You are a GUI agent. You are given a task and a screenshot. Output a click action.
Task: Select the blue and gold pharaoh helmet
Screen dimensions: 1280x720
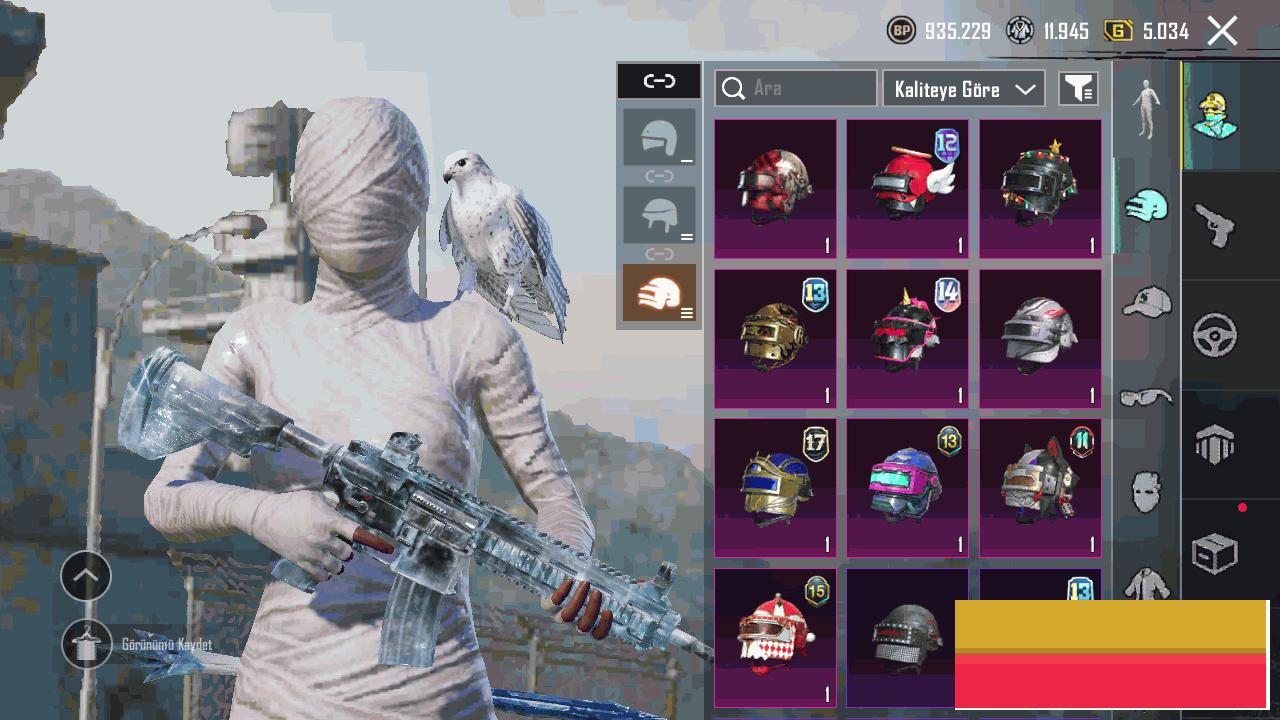tap(775, 488)
